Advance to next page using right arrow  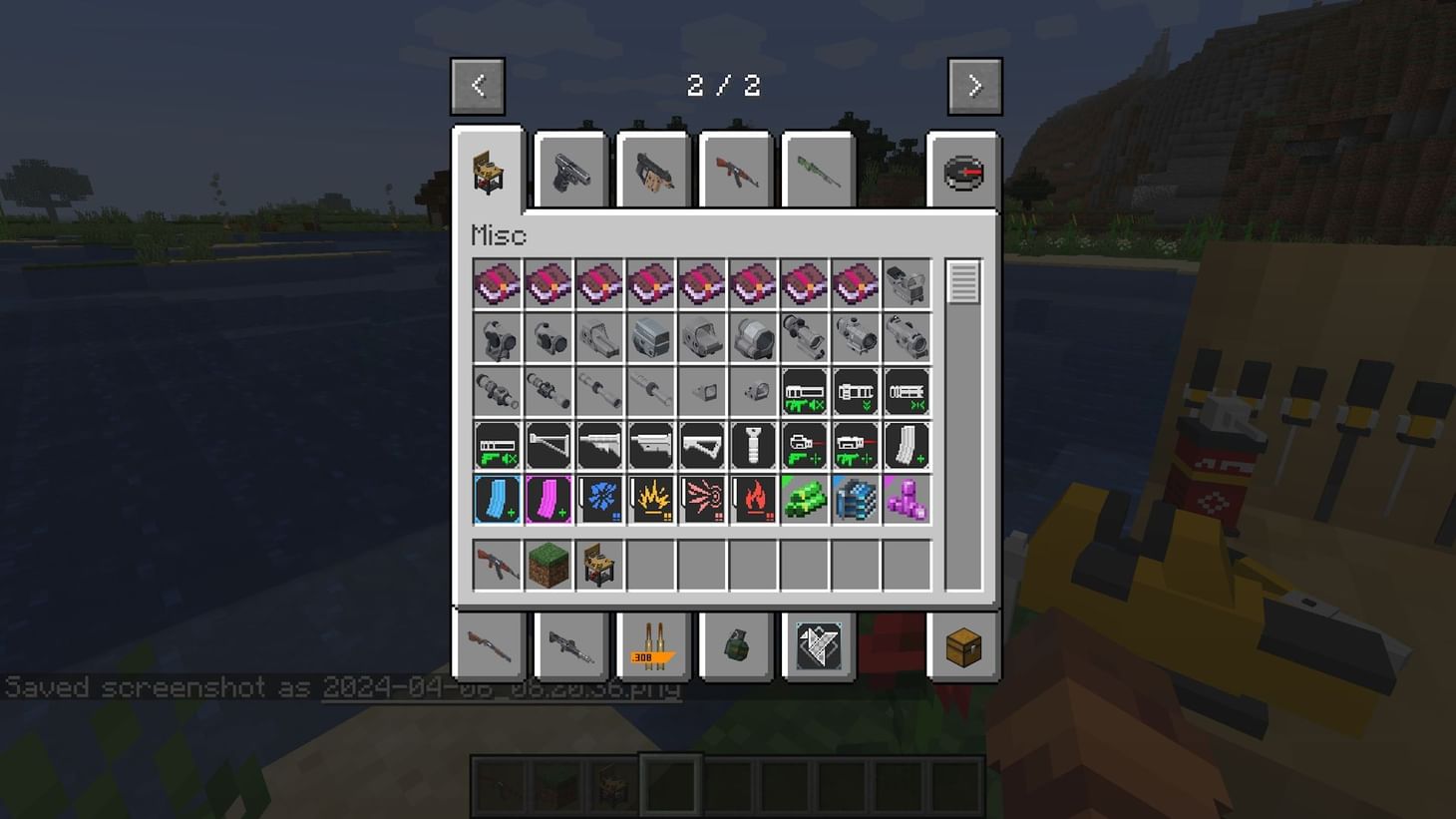tap(974, 85)
